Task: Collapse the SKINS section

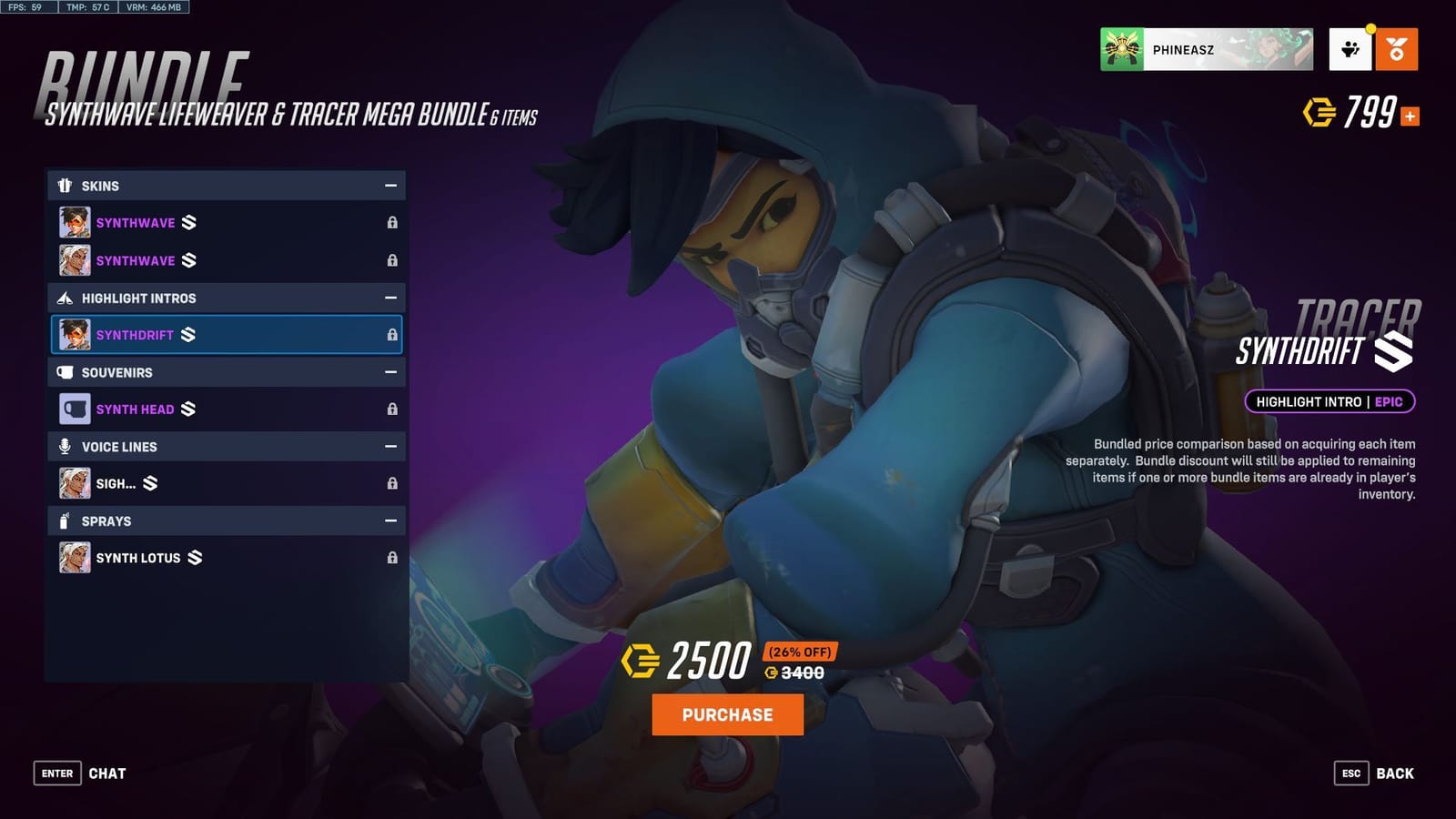Action: click(x=391, y=186)
